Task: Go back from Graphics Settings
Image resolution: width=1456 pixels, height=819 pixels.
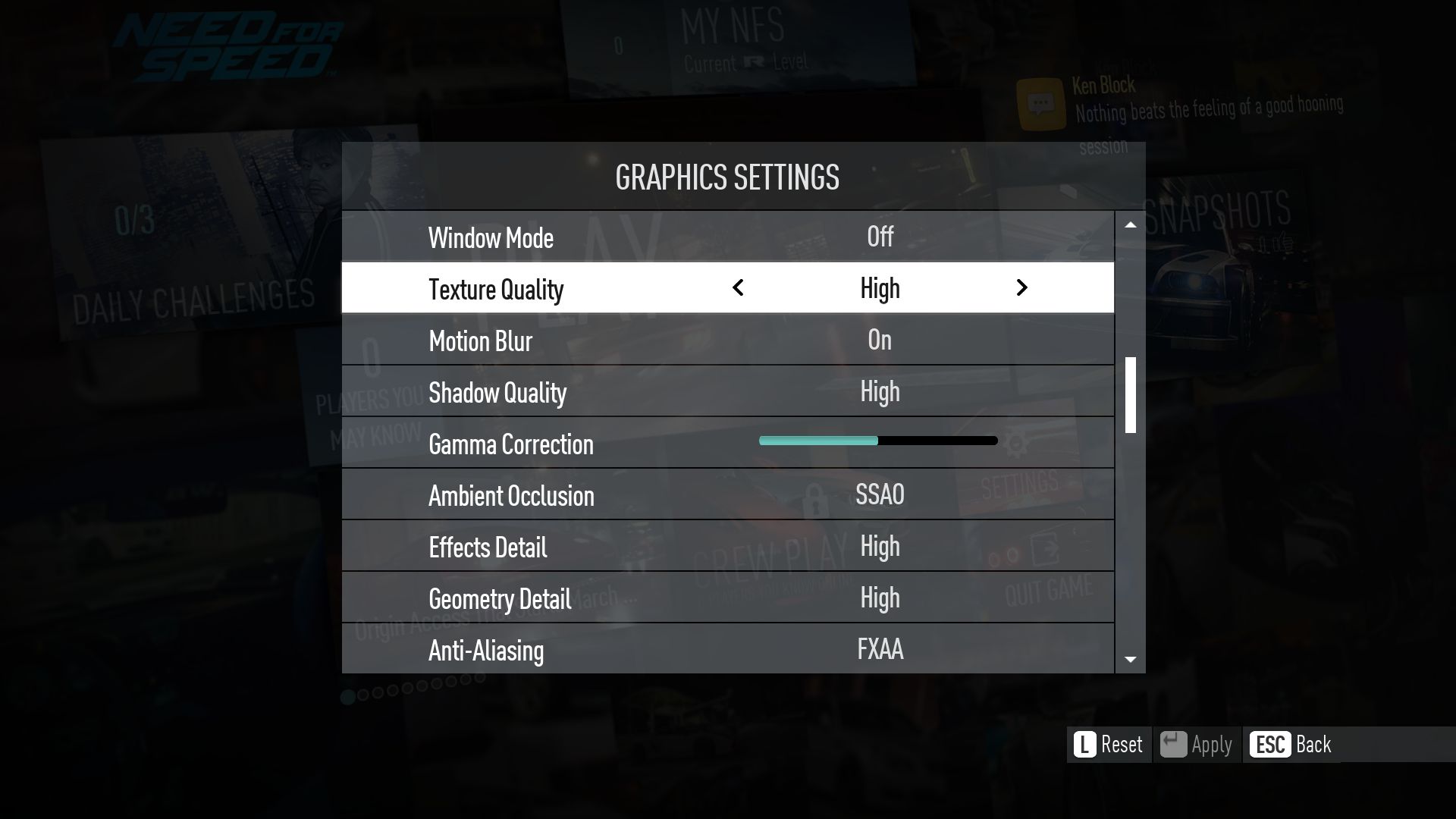Action: (x=1290, y=745)
